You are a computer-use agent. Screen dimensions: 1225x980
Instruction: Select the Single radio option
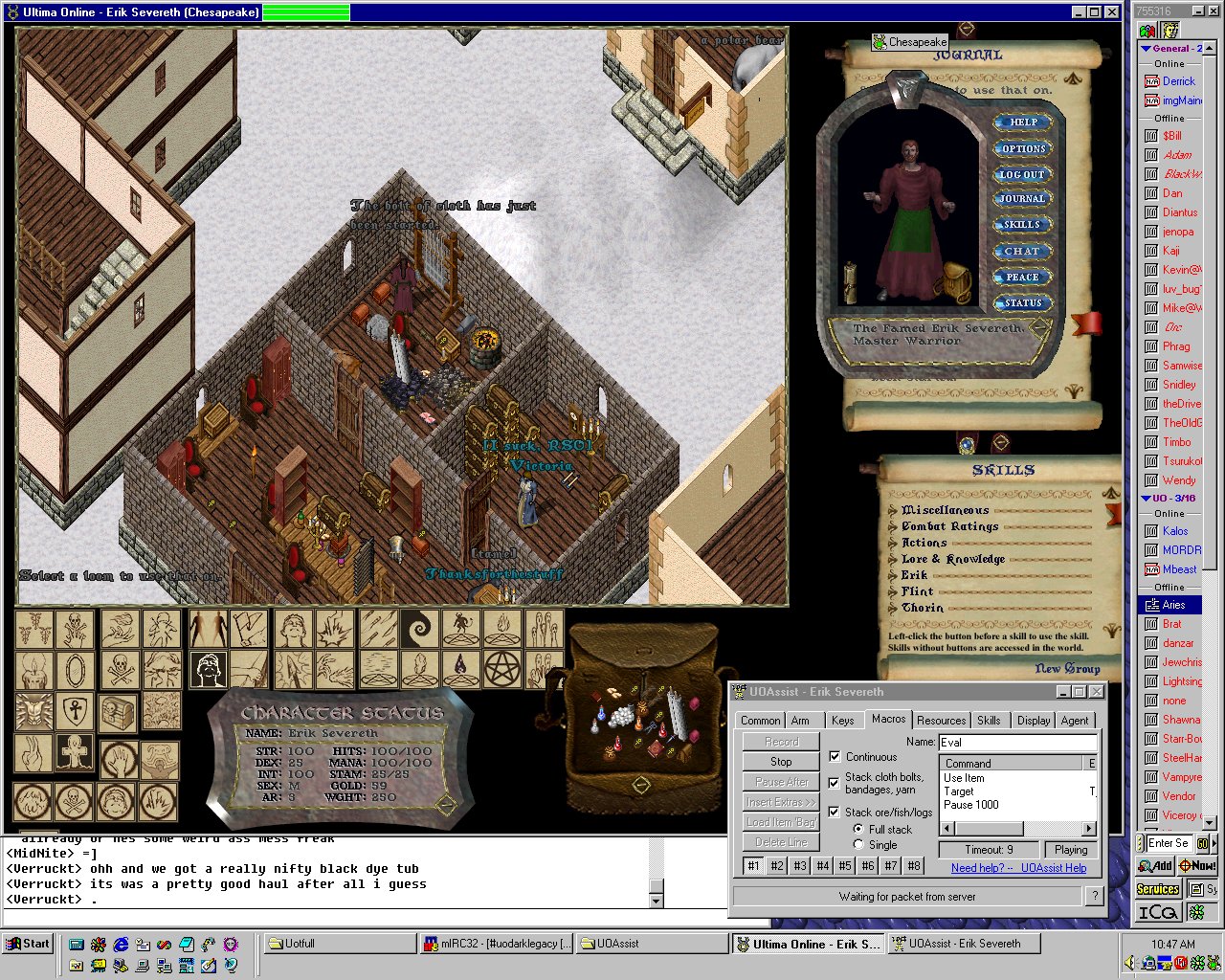(x=858, y=845)
